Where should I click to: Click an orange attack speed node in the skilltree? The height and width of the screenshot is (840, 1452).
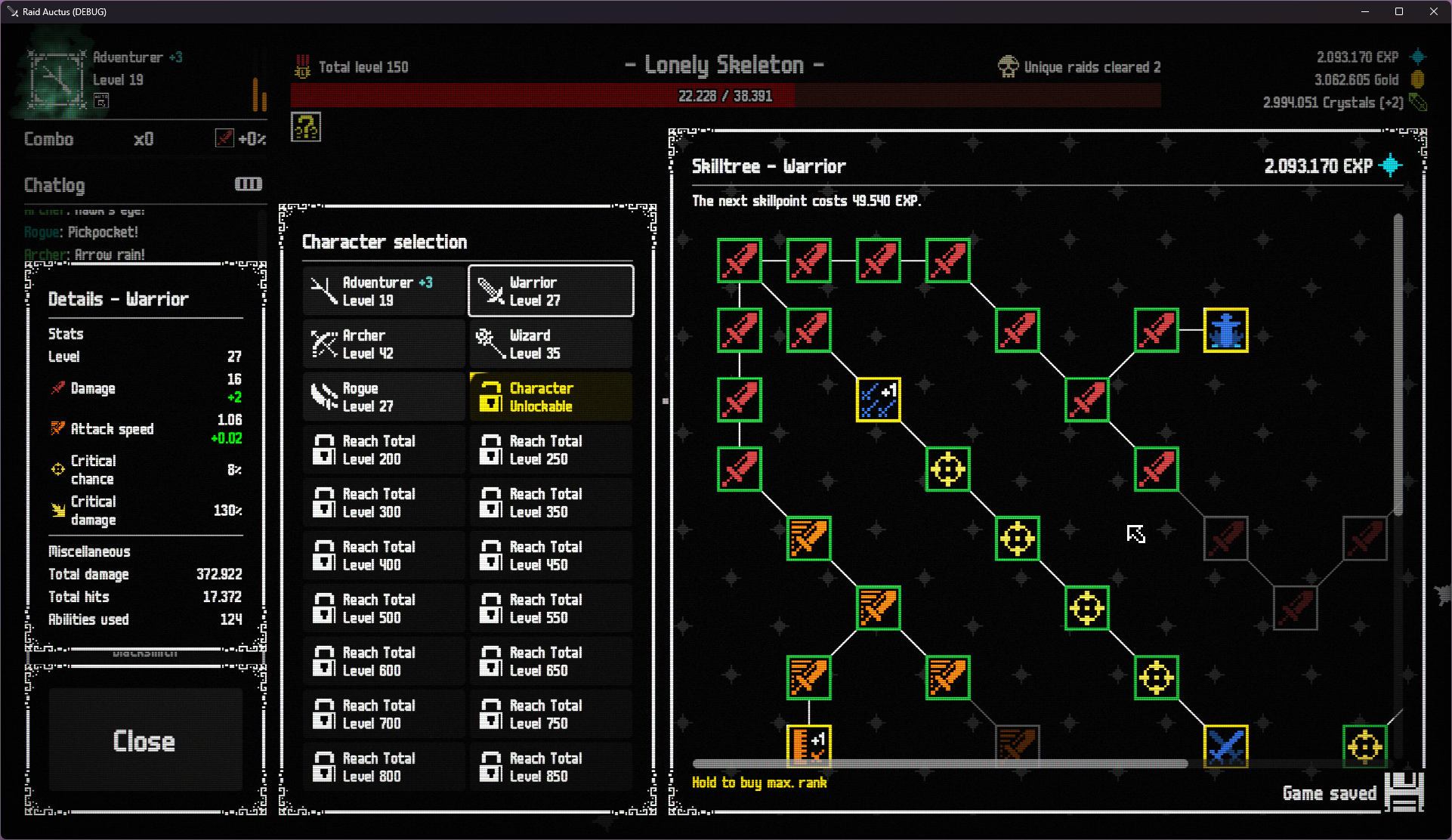coord(808,539)
